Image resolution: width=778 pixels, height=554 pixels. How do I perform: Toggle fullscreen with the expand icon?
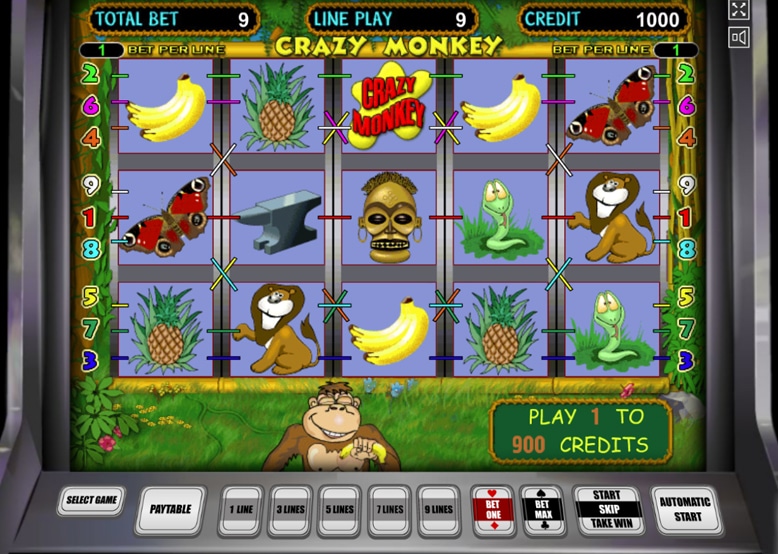739,10
